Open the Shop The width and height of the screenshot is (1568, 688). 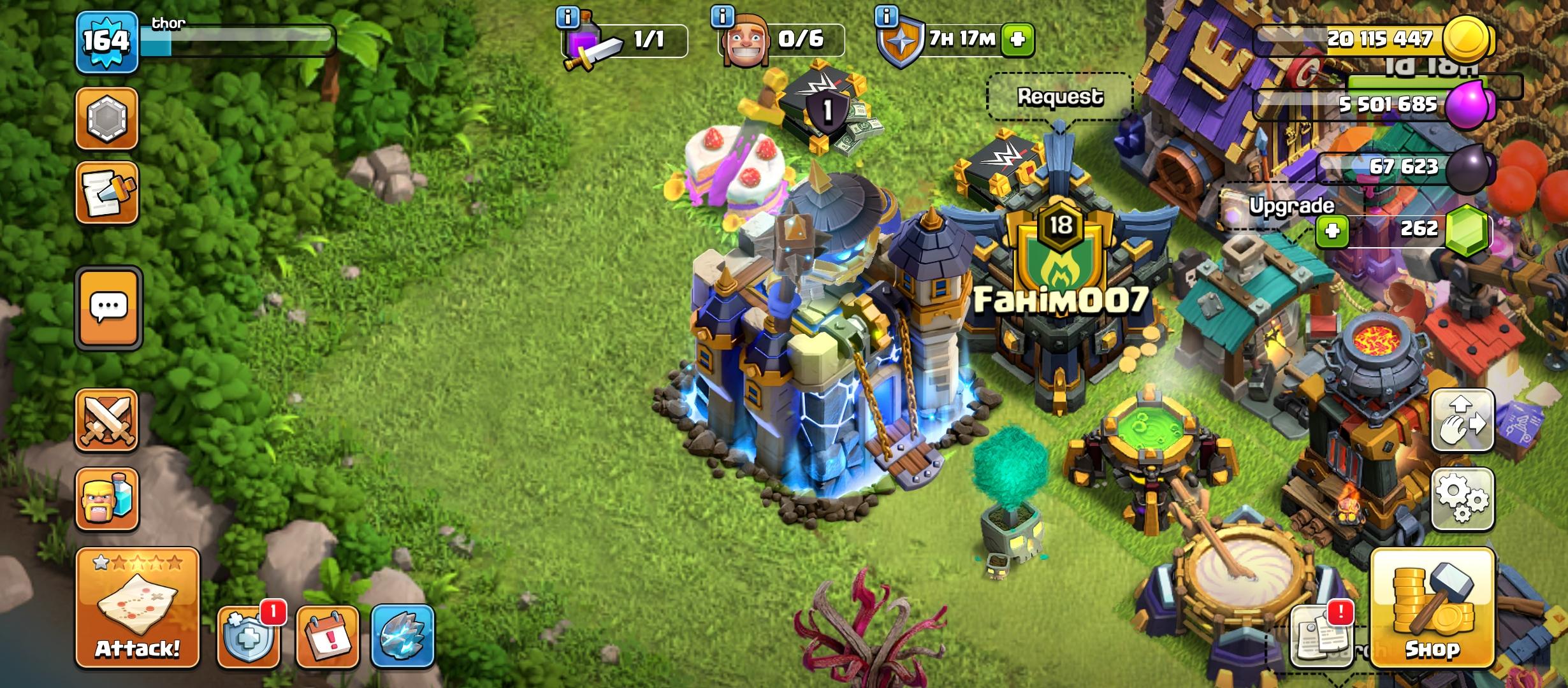click(x=1432, y=608)
